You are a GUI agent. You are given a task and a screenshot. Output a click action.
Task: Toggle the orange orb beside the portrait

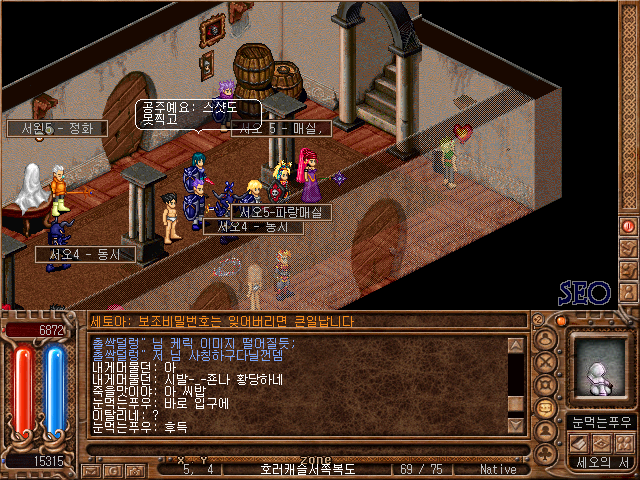(x=561, y=321)
